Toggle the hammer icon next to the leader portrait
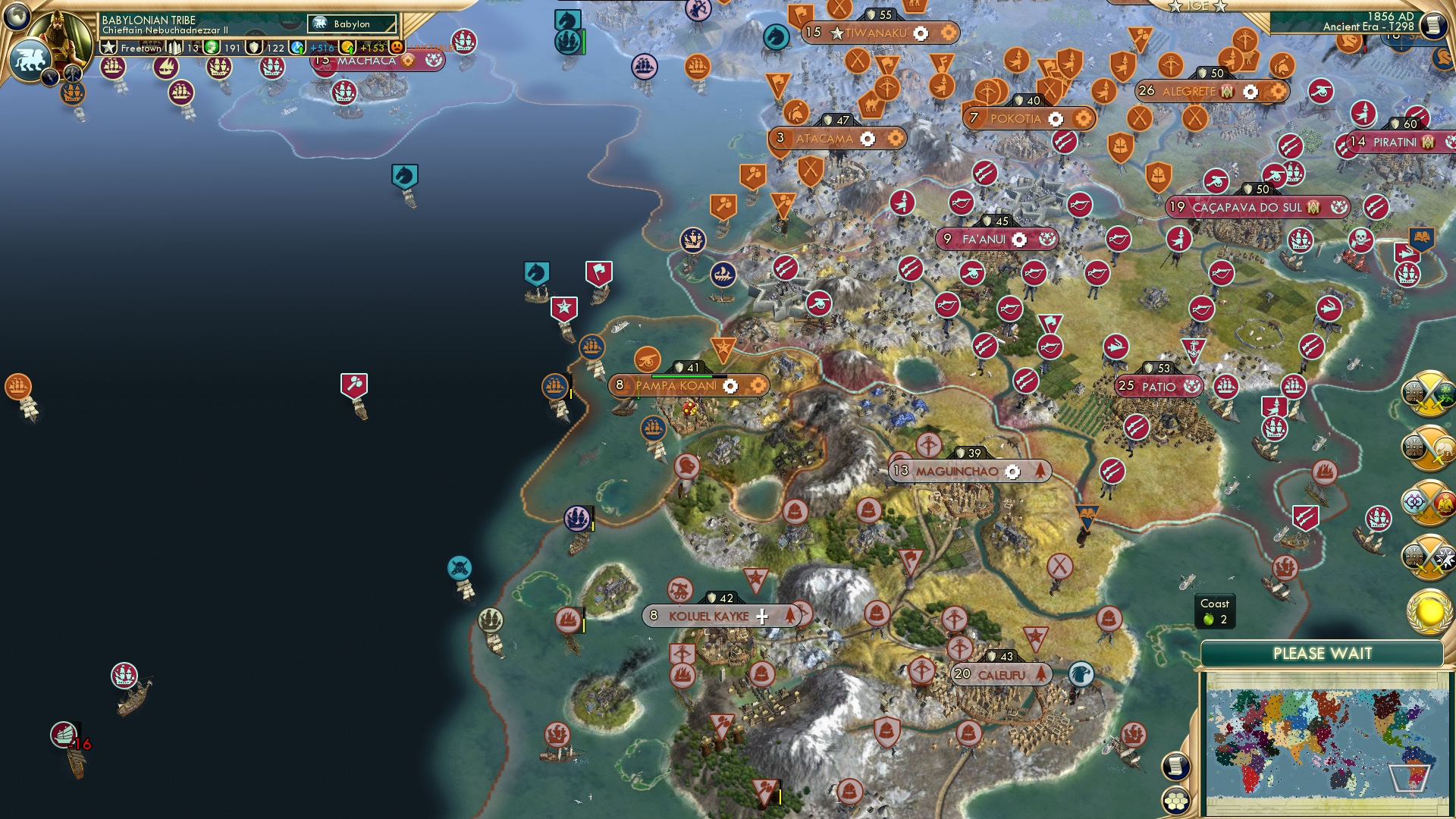Viewport: 1456px width, 819px height. 72,72
